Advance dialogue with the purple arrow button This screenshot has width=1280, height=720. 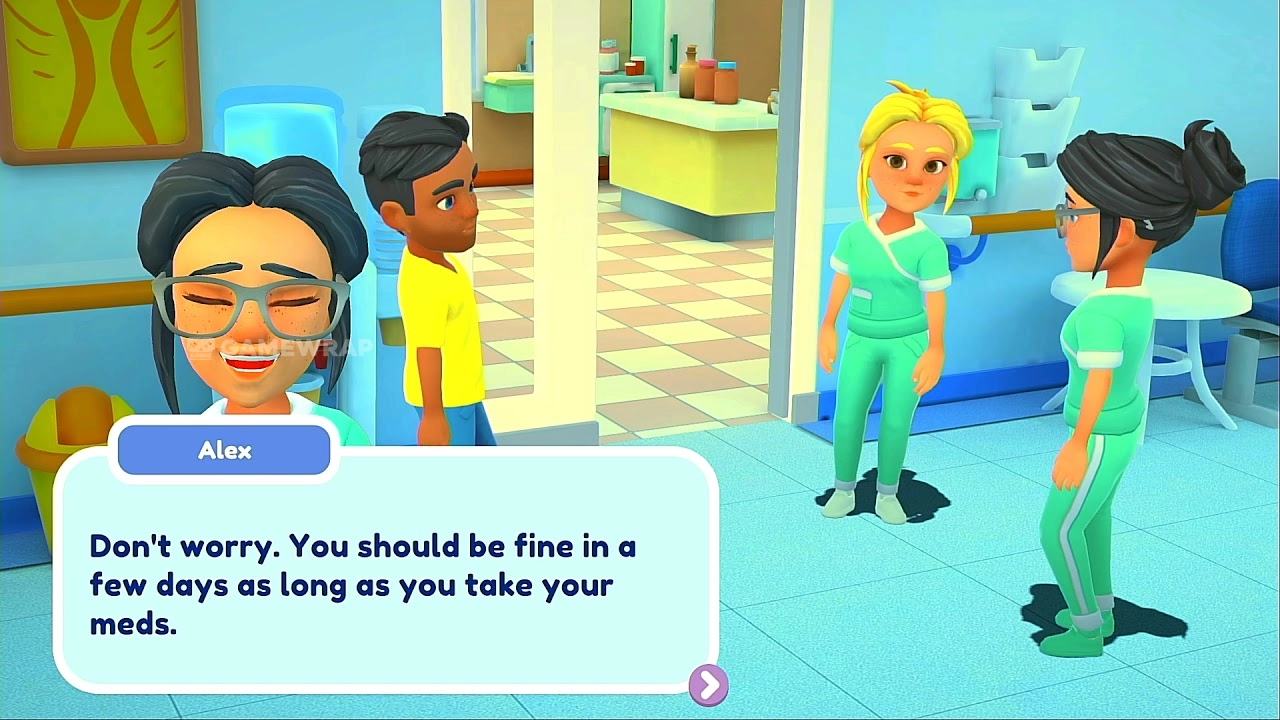pyautogui.click(x=709, y=685)
